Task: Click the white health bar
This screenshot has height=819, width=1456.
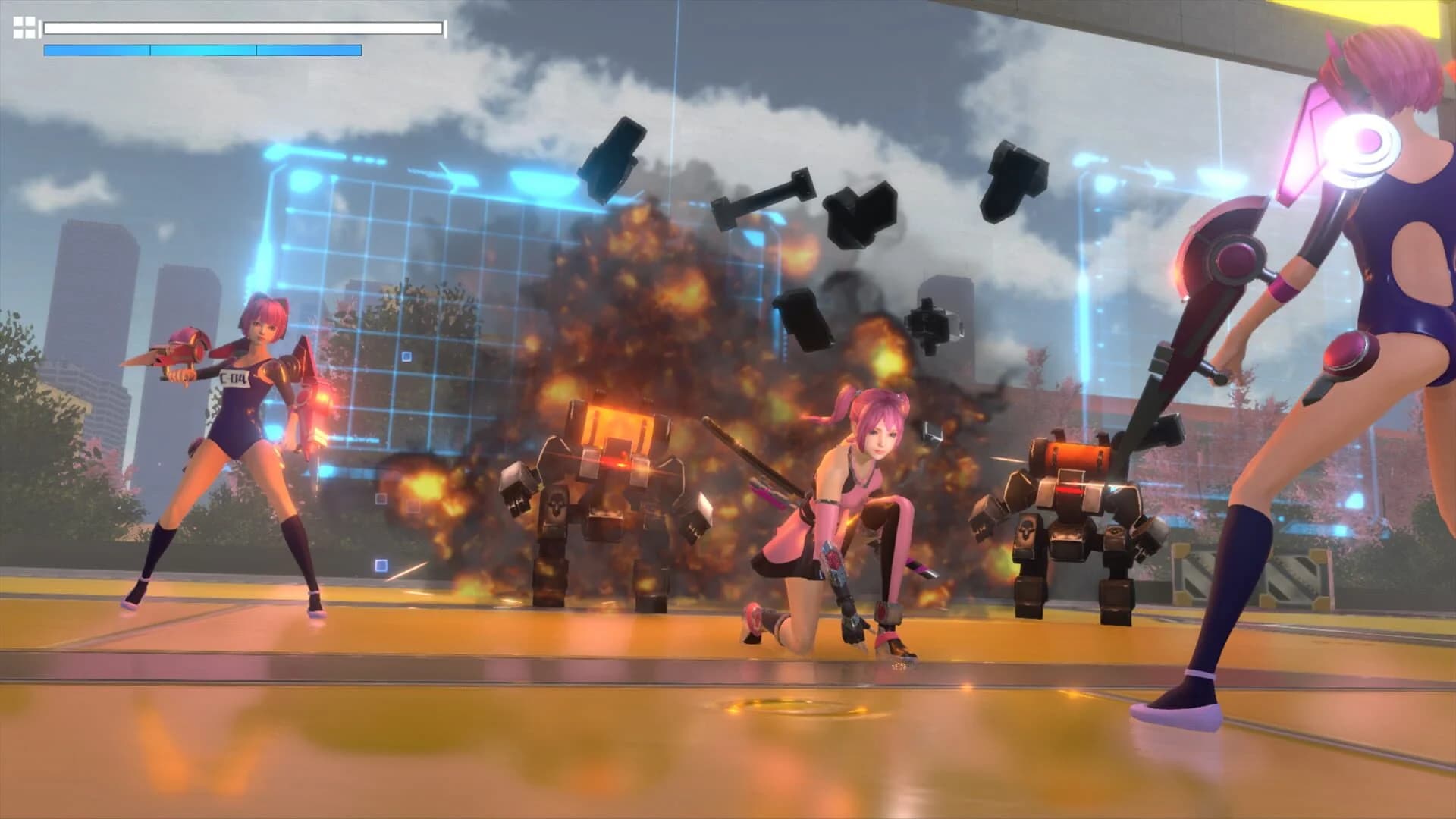Action: click(x=243, y=29)
